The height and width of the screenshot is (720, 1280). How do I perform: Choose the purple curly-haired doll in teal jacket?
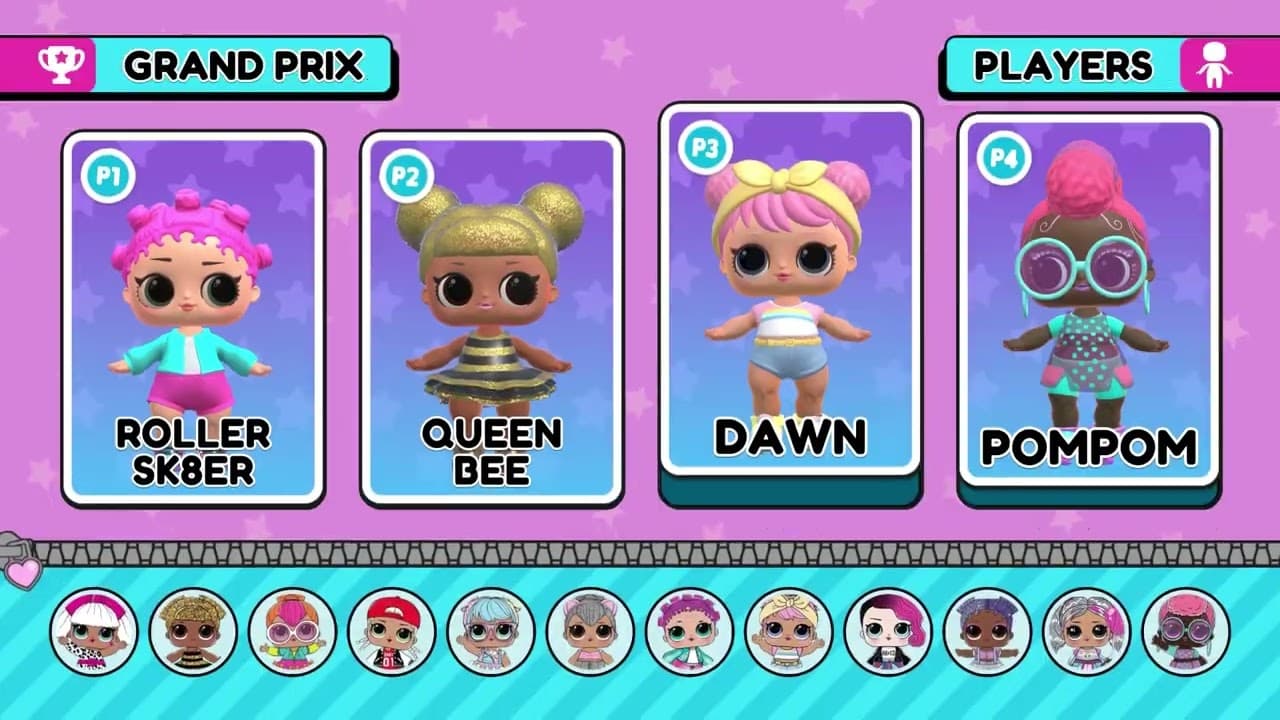click(689, 632)
